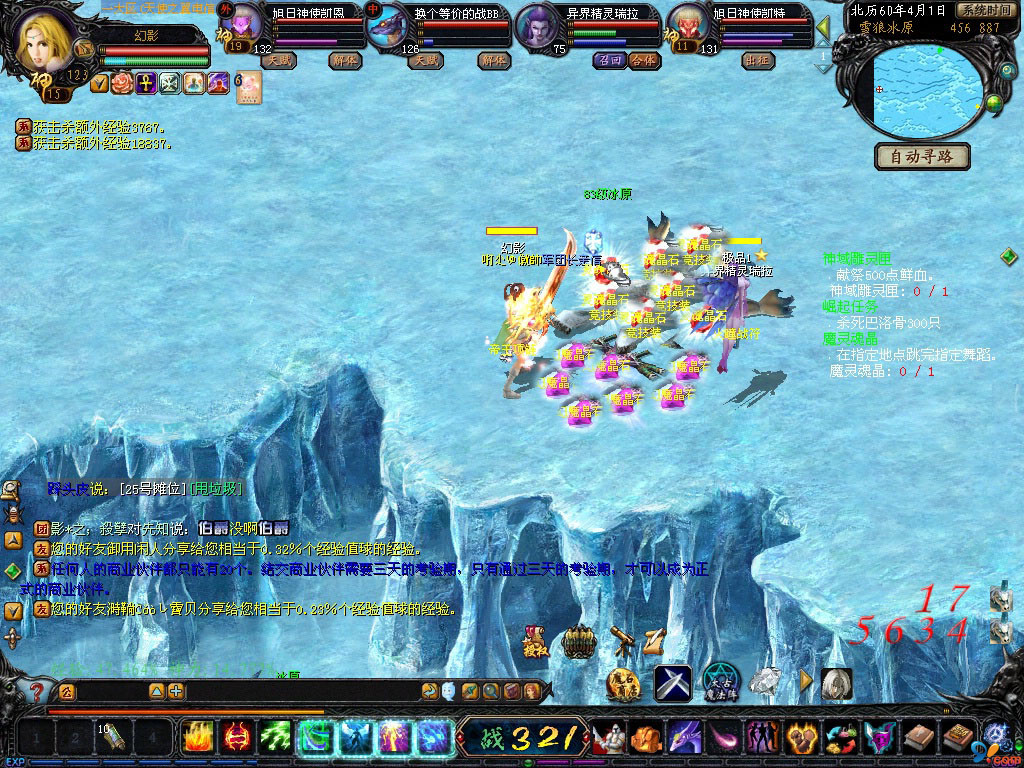Click the 自动寻路 auto-pathfinding button
Screen dimensions: 1024x768
pyautogui.click(x=922, y=157)
